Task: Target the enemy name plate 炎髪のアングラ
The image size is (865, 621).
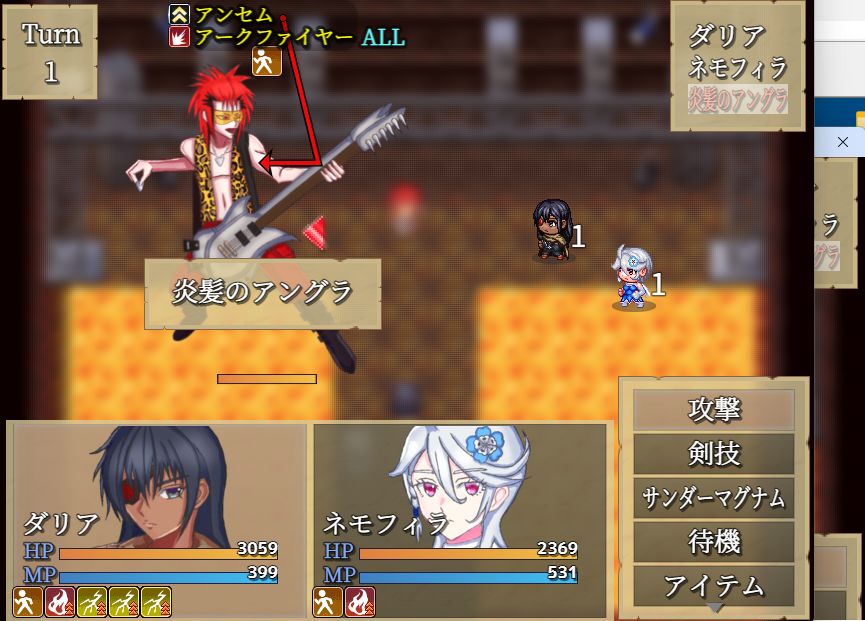Action: tap(263, 293)
